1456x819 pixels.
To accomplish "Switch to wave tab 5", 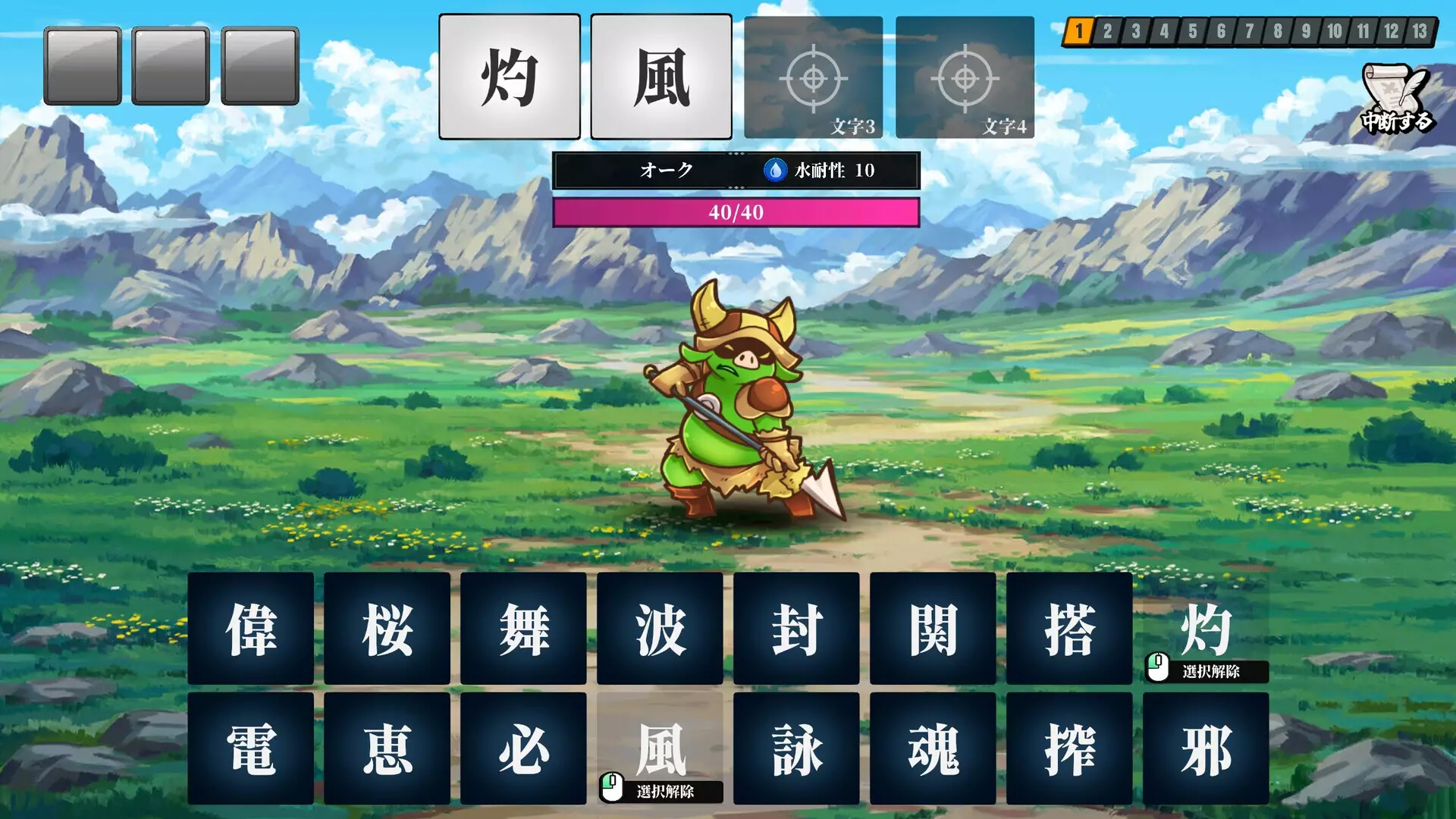I will [1194, 30].
